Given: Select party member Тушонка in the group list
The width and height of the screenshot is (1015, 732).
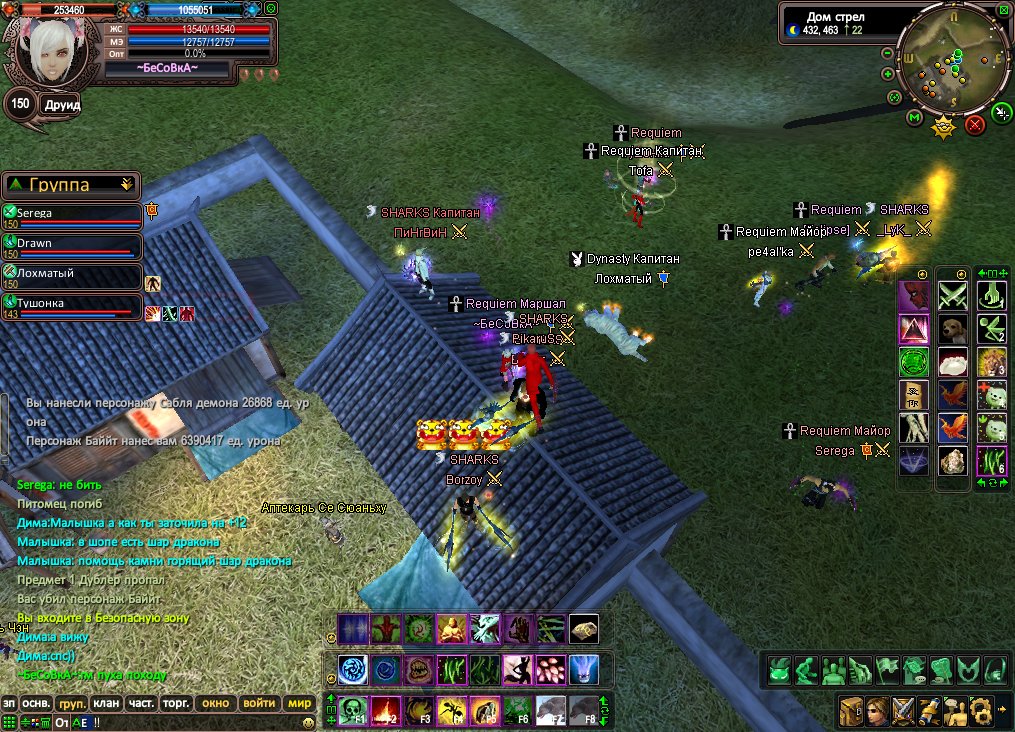Looking at the screenshot, I should [72, 304].
